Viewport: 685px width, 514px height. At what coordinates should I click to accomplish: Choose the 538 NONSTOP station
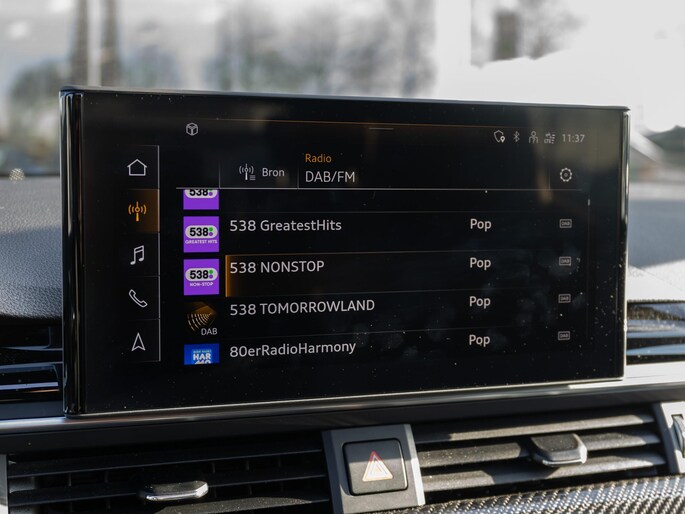click(276, 267)
